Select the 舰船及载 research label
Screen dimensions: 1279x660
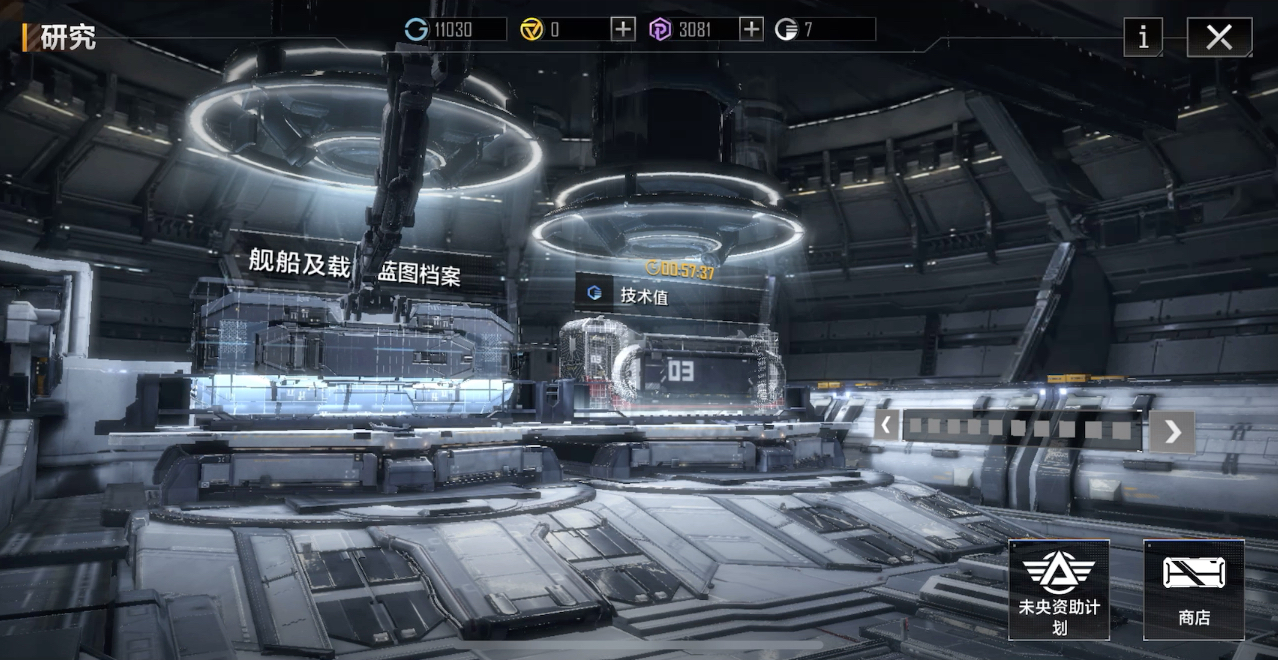(299, 264)
